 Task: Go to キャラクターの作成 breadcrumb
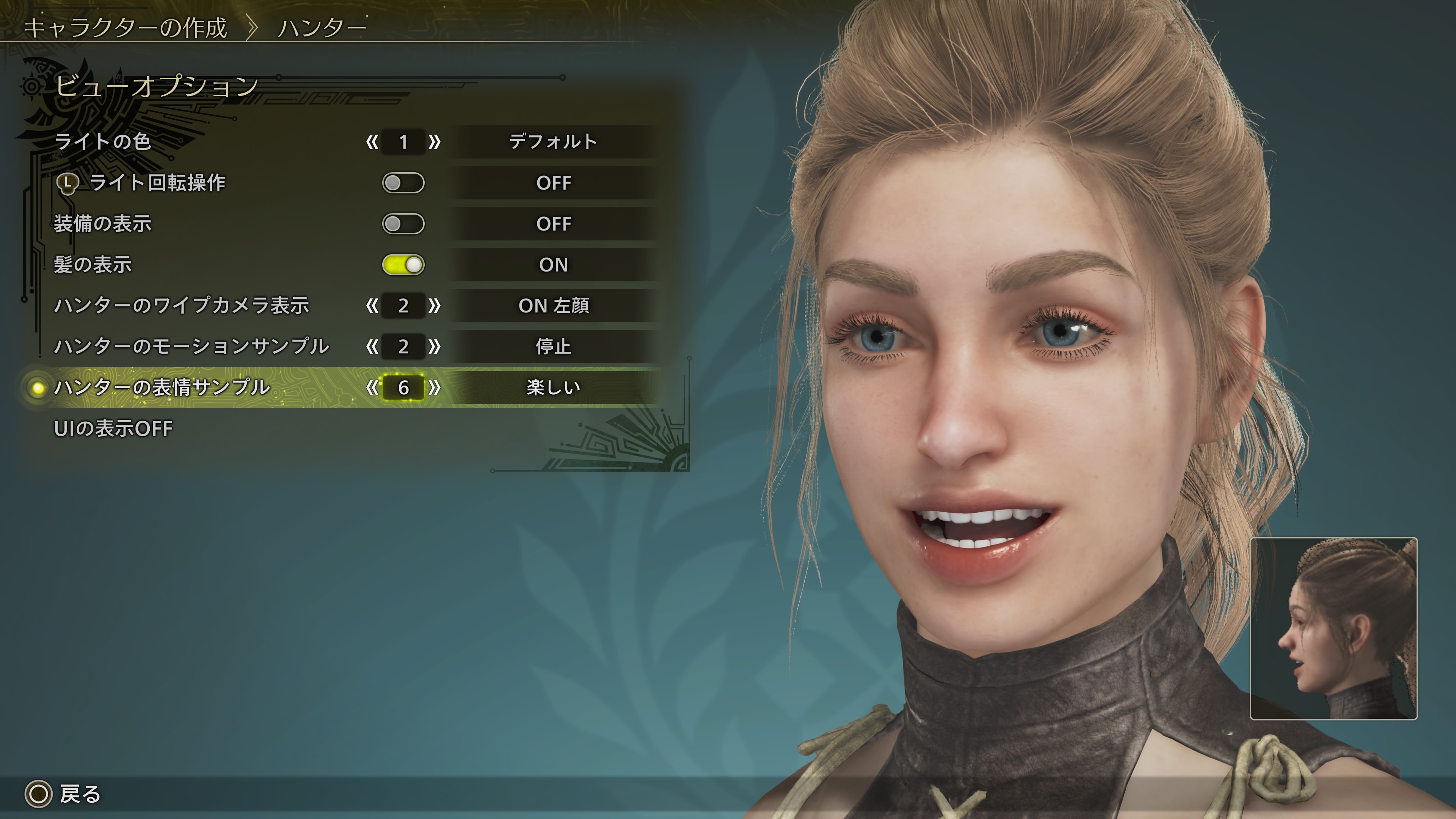tap(126, 28)
